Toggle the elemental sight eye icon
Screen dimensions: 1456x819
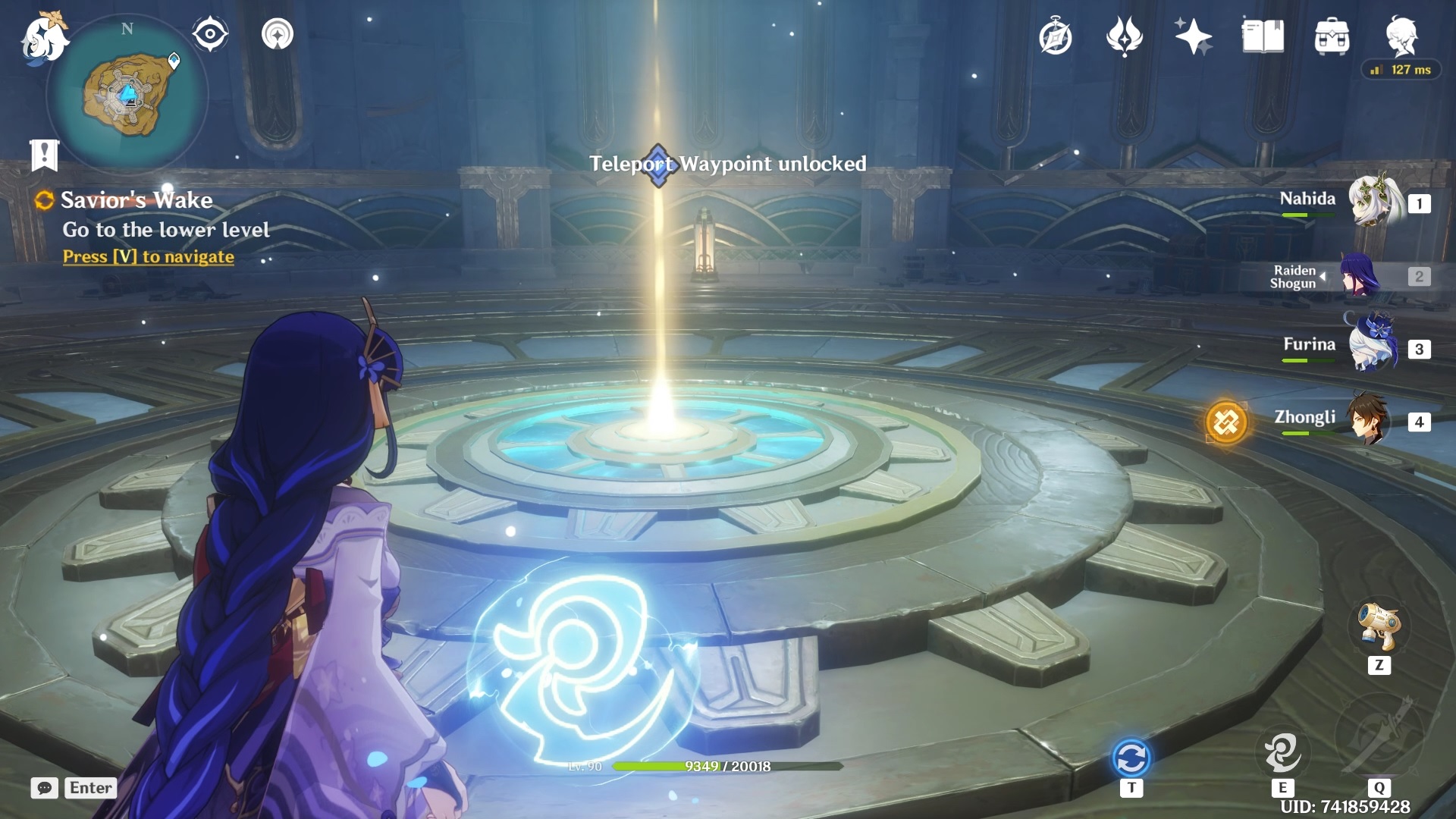tap(210, 34)
